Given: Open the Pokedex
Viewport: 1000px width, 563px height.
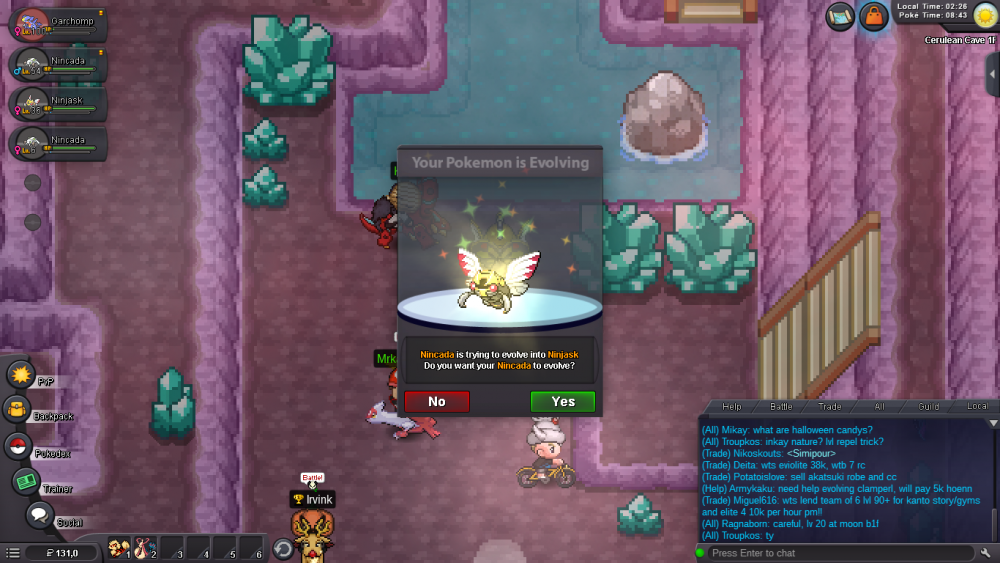Looking at the screenshot, I should point(19,447).
